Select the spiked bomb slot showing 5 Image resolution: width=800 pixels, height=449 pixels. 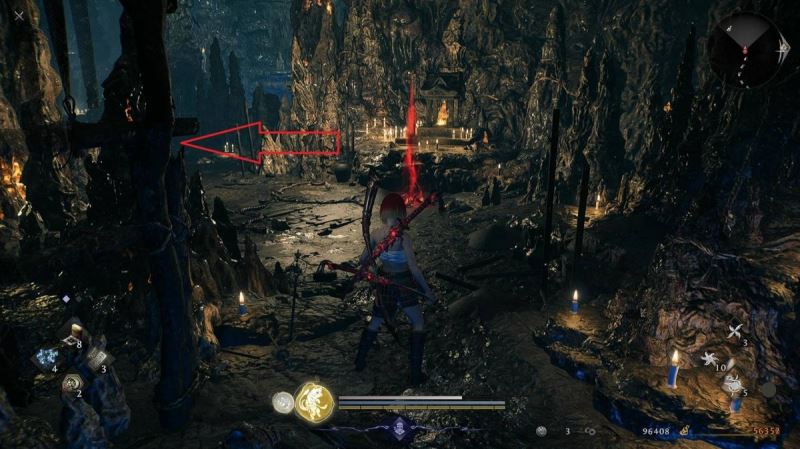(x=733, y=384)
